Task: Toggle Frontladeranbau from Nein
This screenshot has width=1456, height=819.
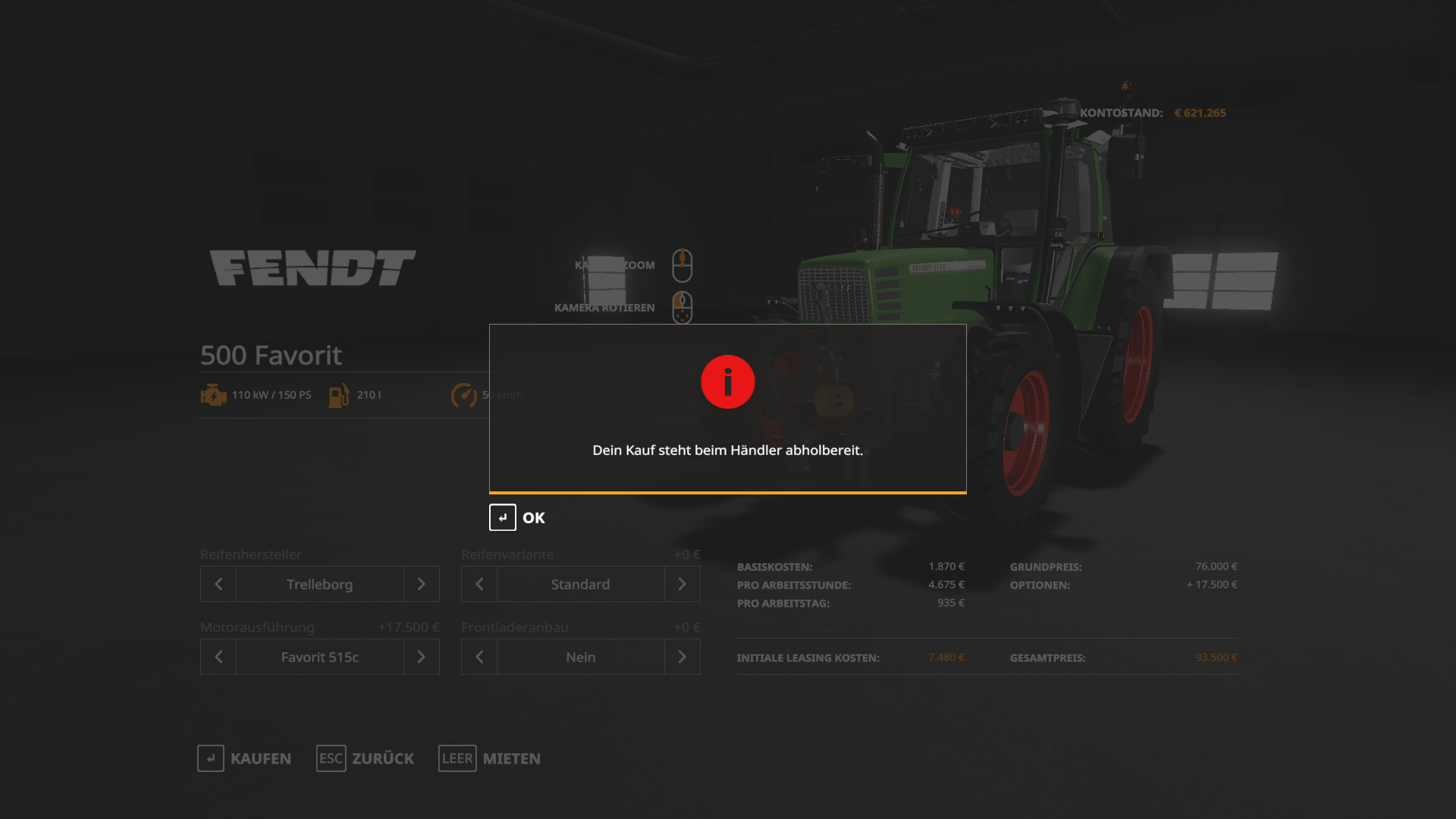Action: 580,657
